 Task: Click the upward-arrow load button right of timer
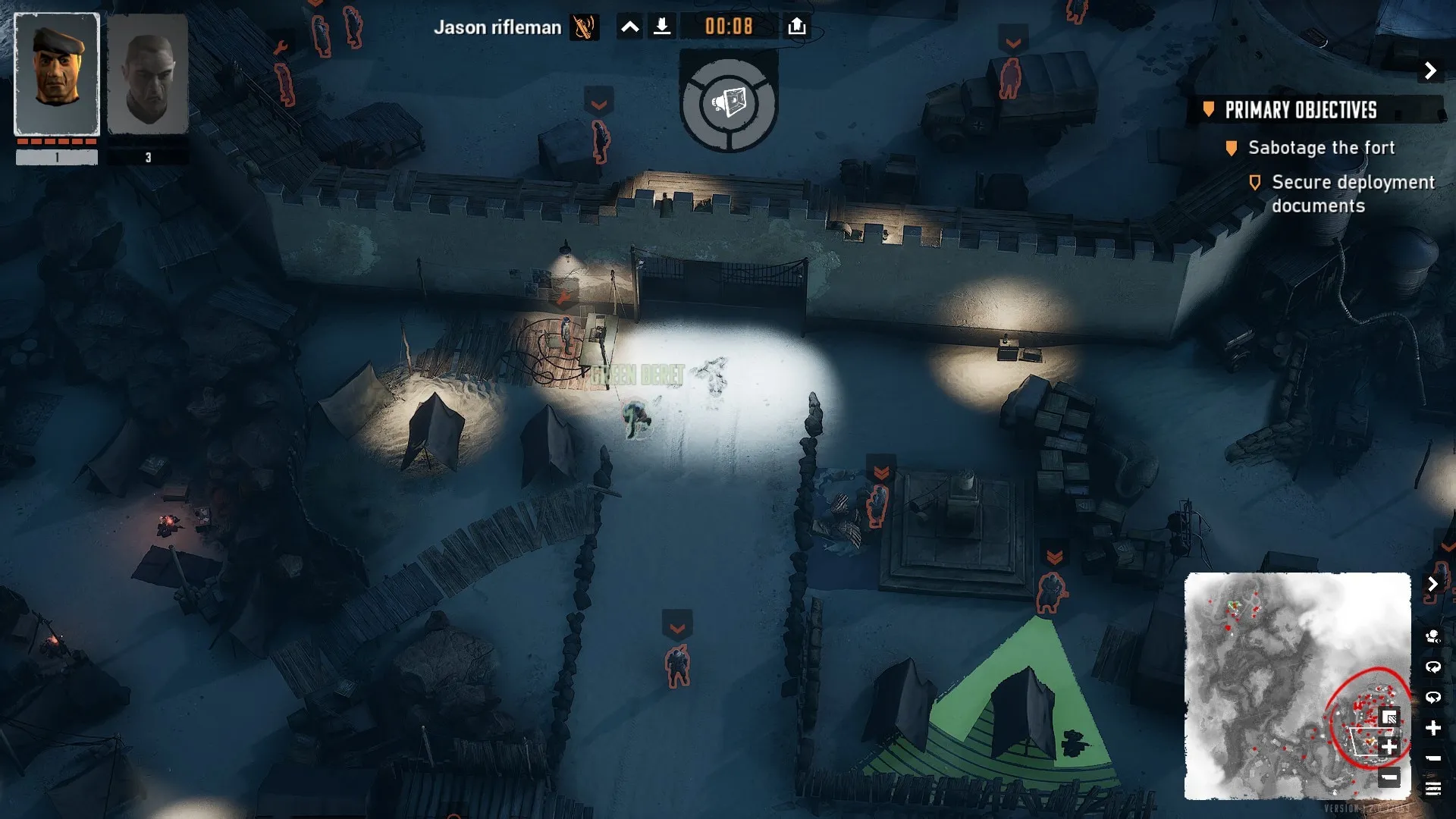point(796,27)
